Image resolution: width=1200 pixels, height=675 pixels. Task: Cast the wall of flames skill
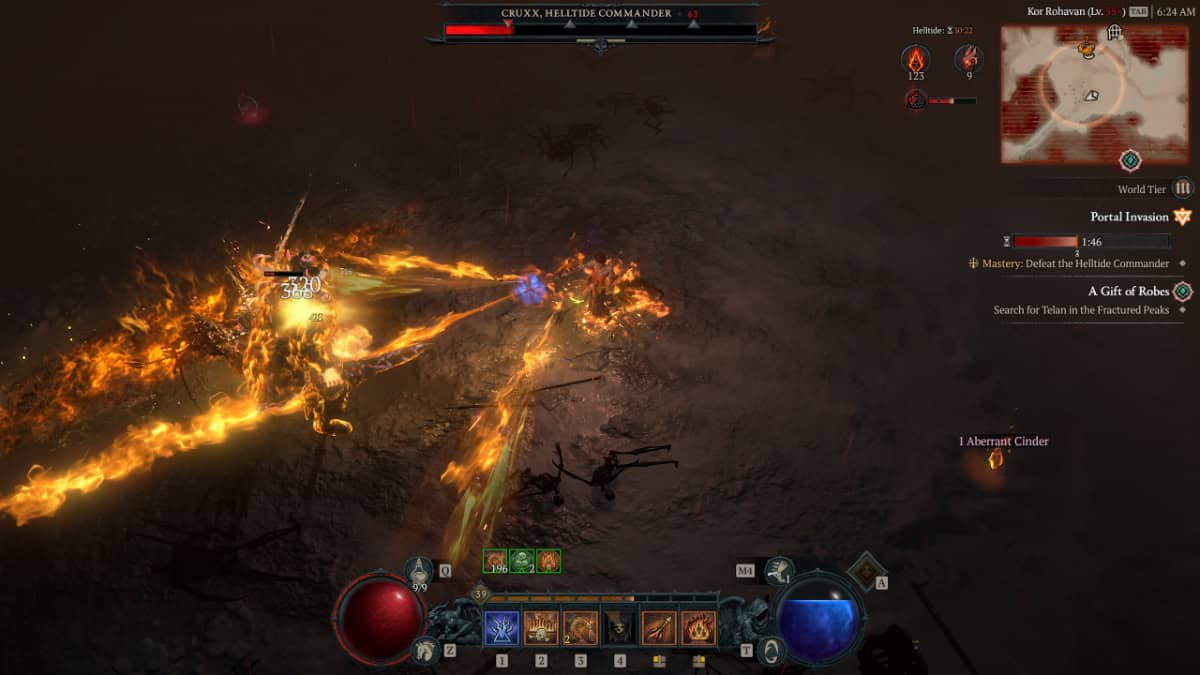tap(541, 628)
